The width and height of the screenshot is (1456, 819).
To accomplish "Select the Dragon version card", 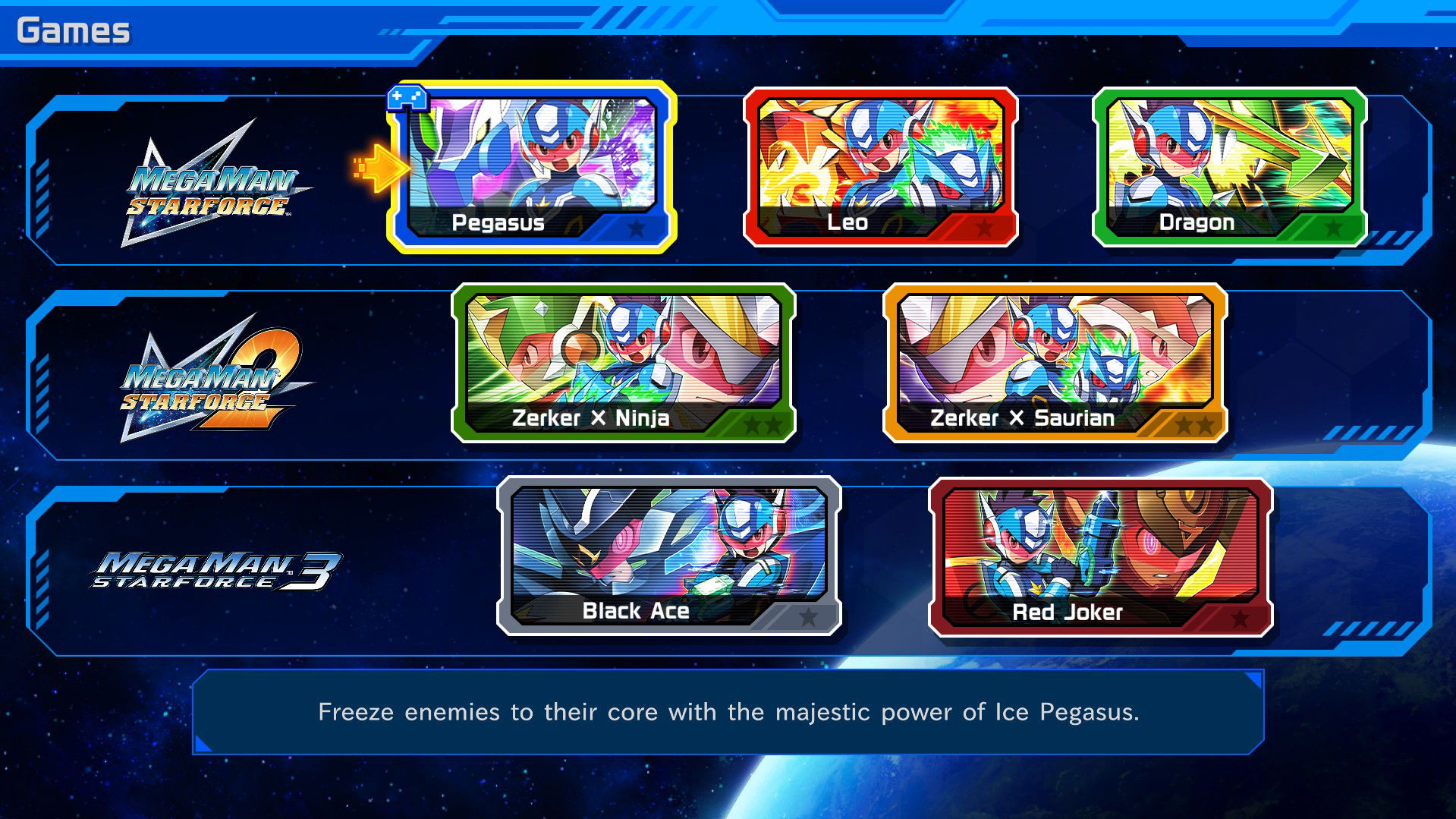I will point(1229,163).
